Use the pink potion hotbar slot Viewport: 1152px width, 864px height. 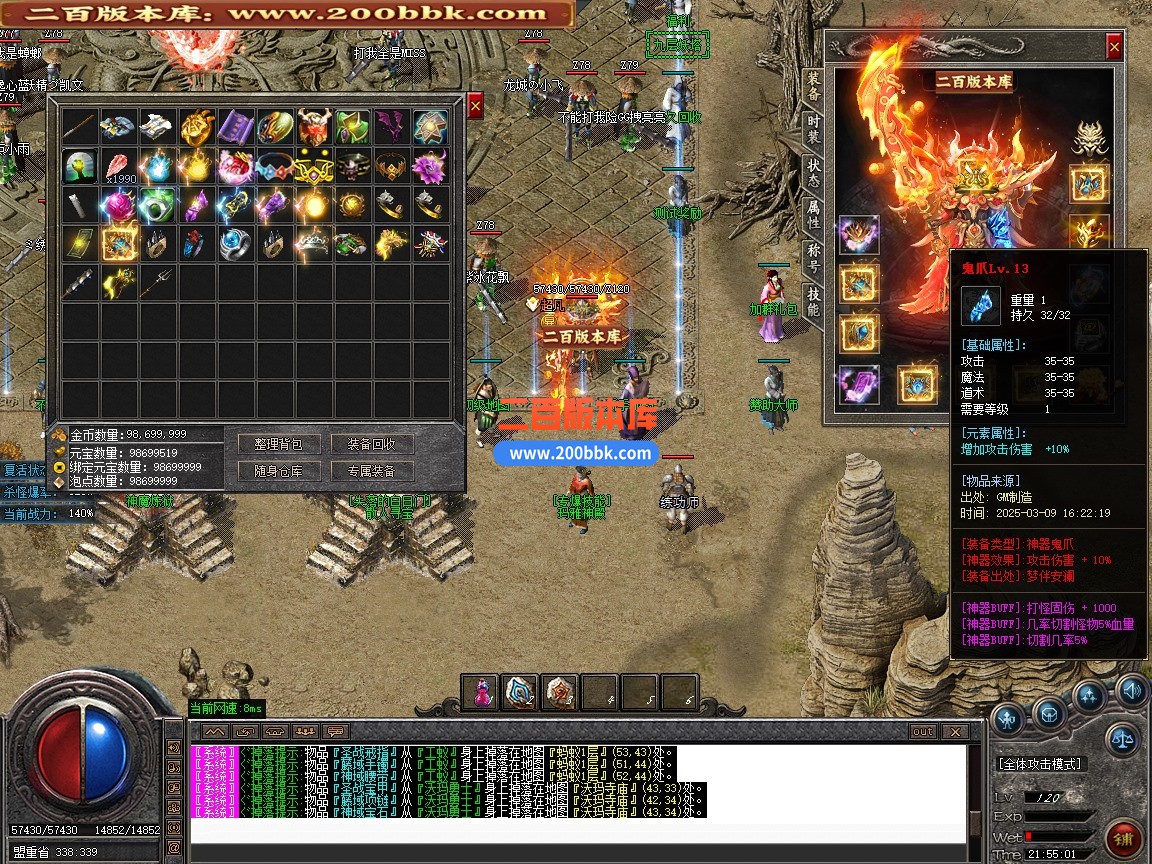[482, 691]
